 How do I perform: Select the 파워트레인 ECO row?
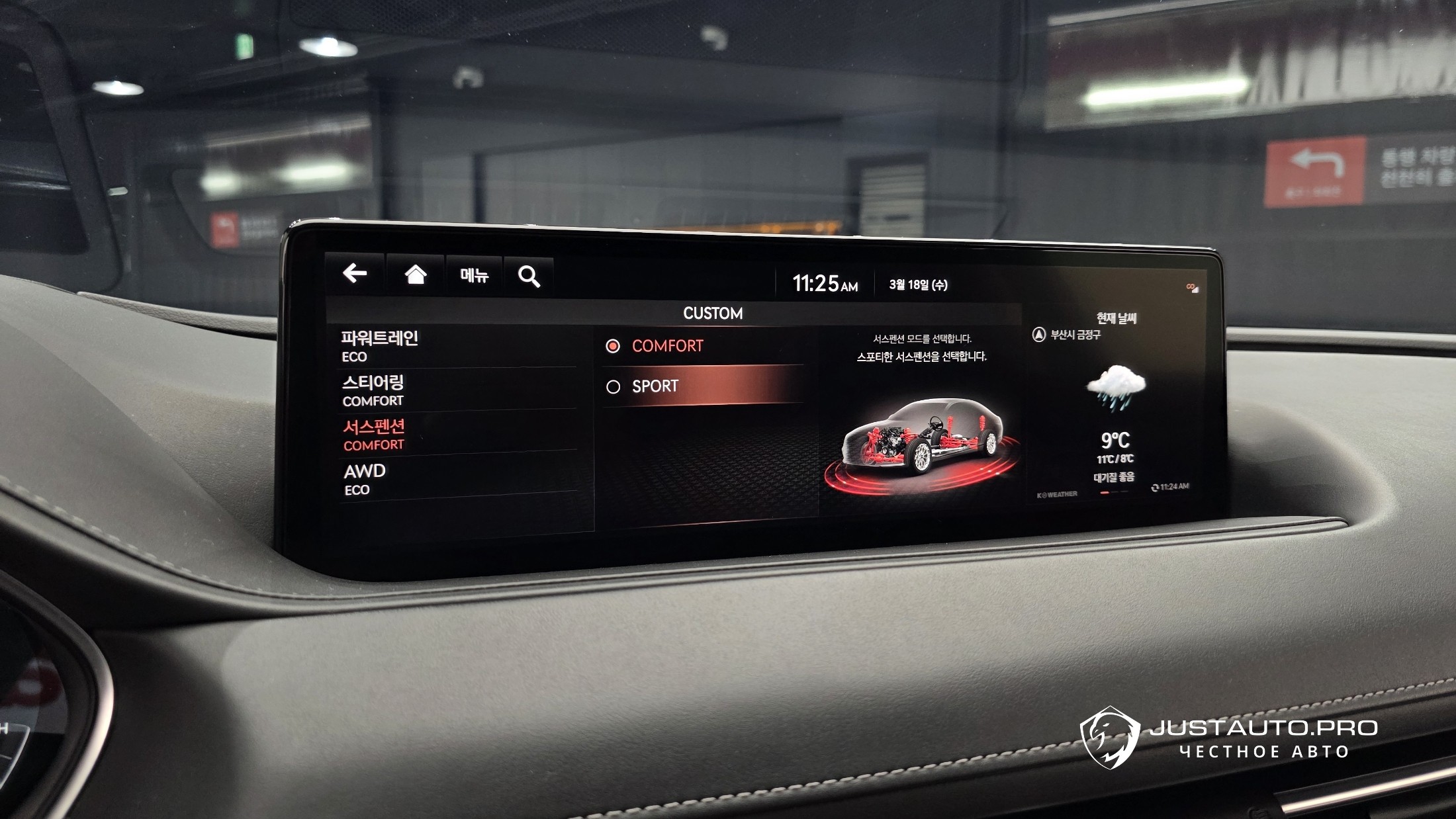tap(457, 347)
